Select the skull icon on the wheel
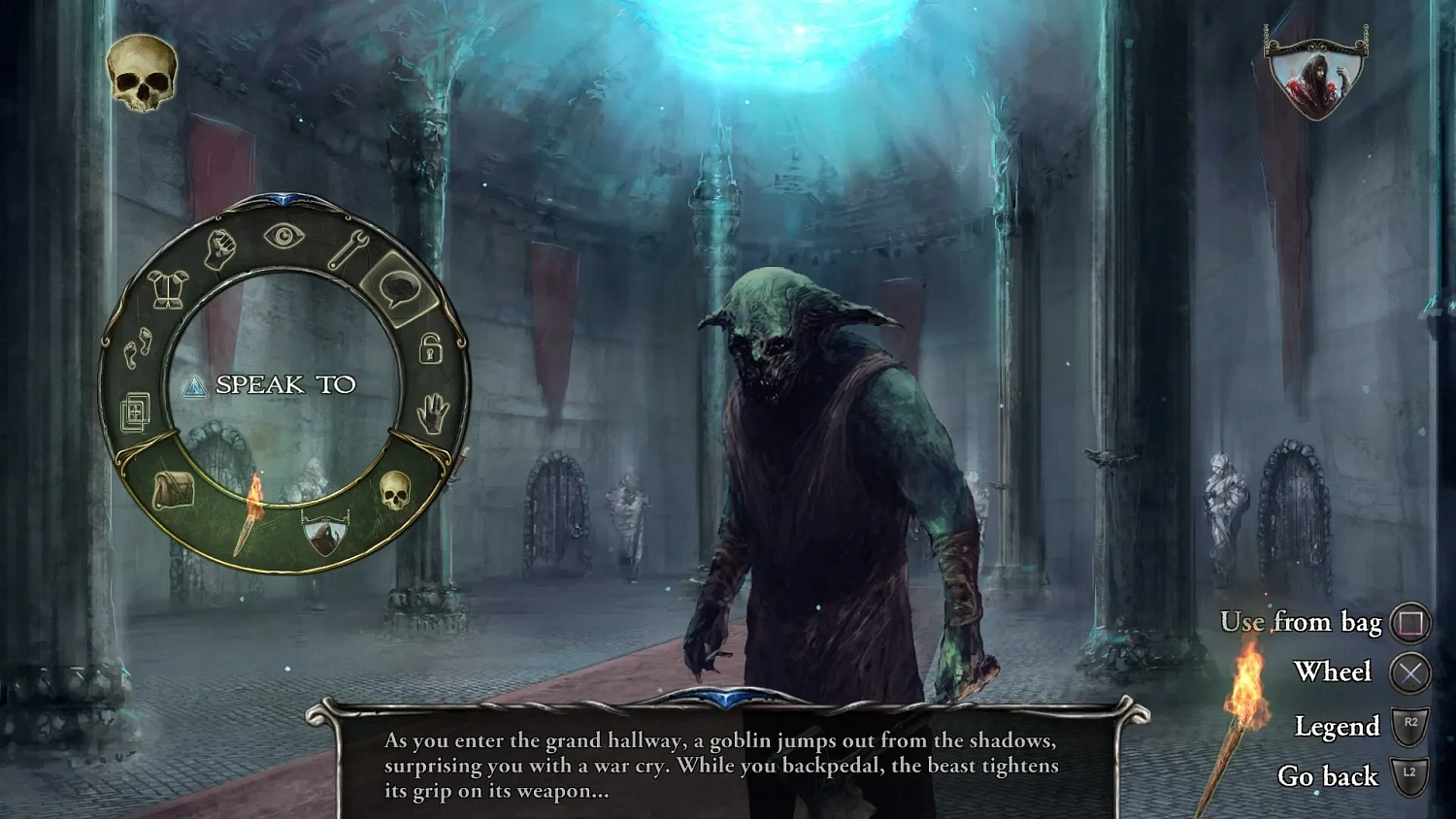The height and width of the screenshot is (819, 1456). [x=395, y=490]
